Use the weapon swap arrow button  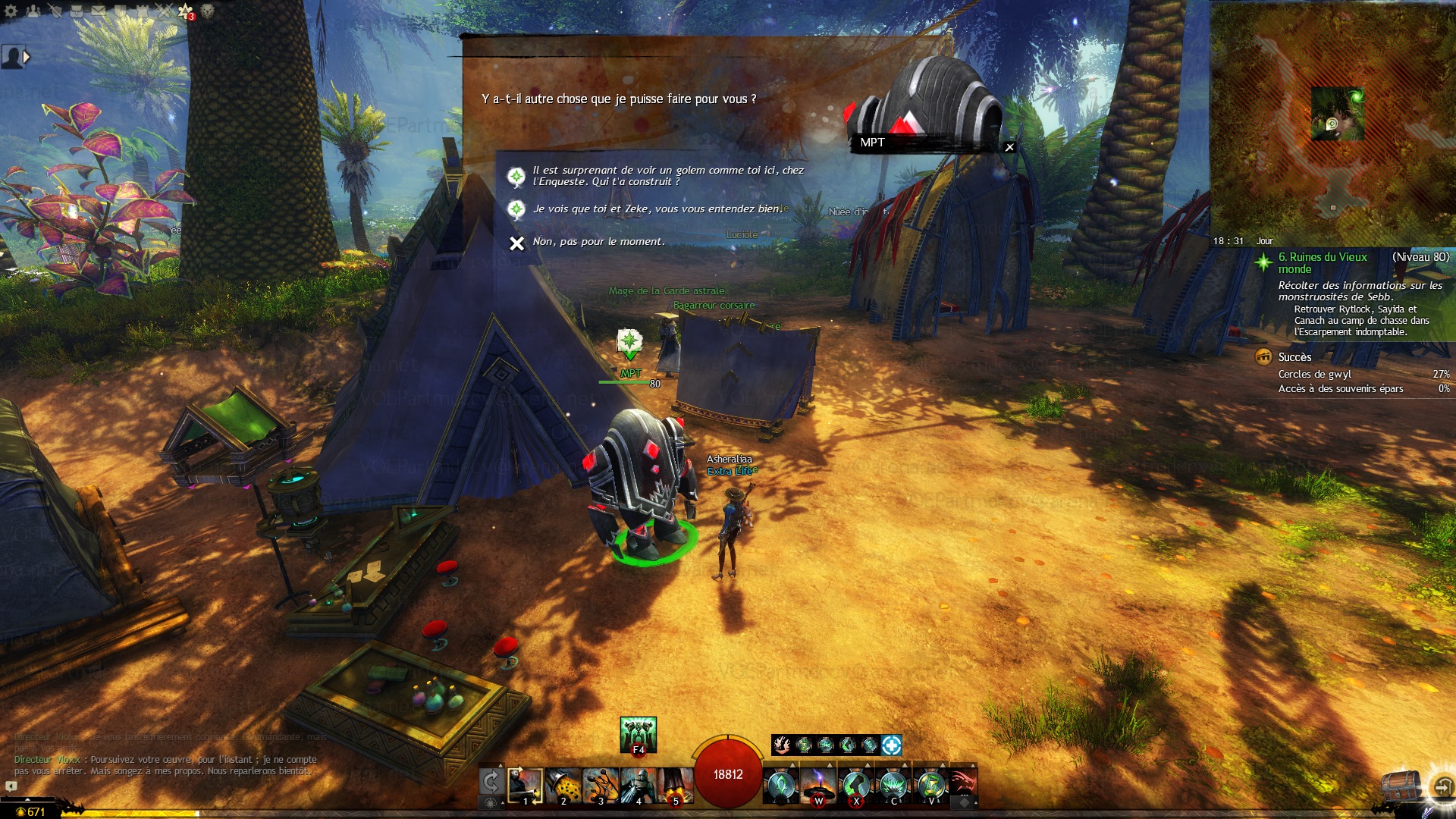pyautogui.click(x=491, y=782)
